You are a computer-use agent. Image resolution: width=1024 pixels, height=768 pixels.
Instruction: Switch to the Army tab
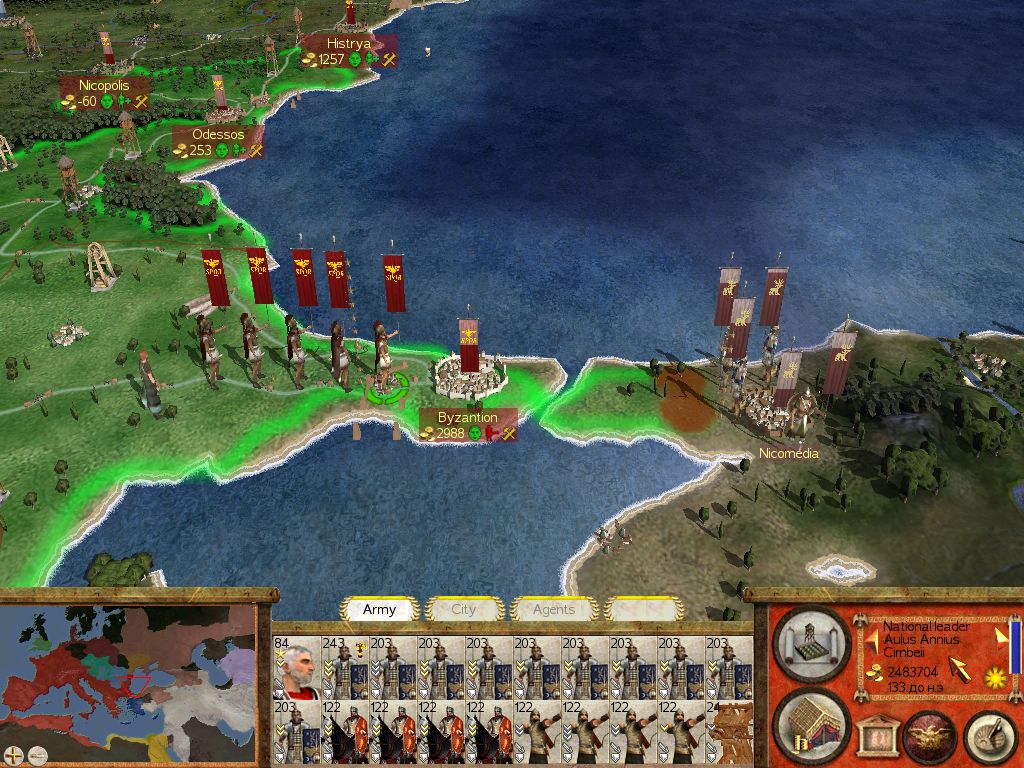click(x=379, y=609)
